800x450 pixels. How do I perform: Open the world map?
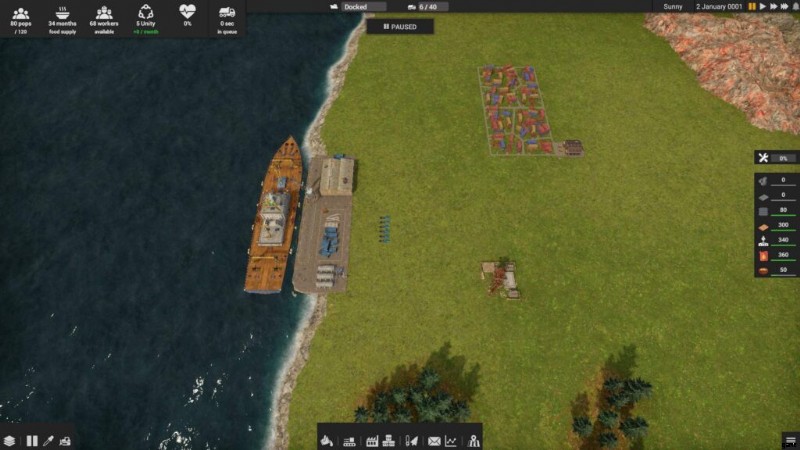point(473,440)
